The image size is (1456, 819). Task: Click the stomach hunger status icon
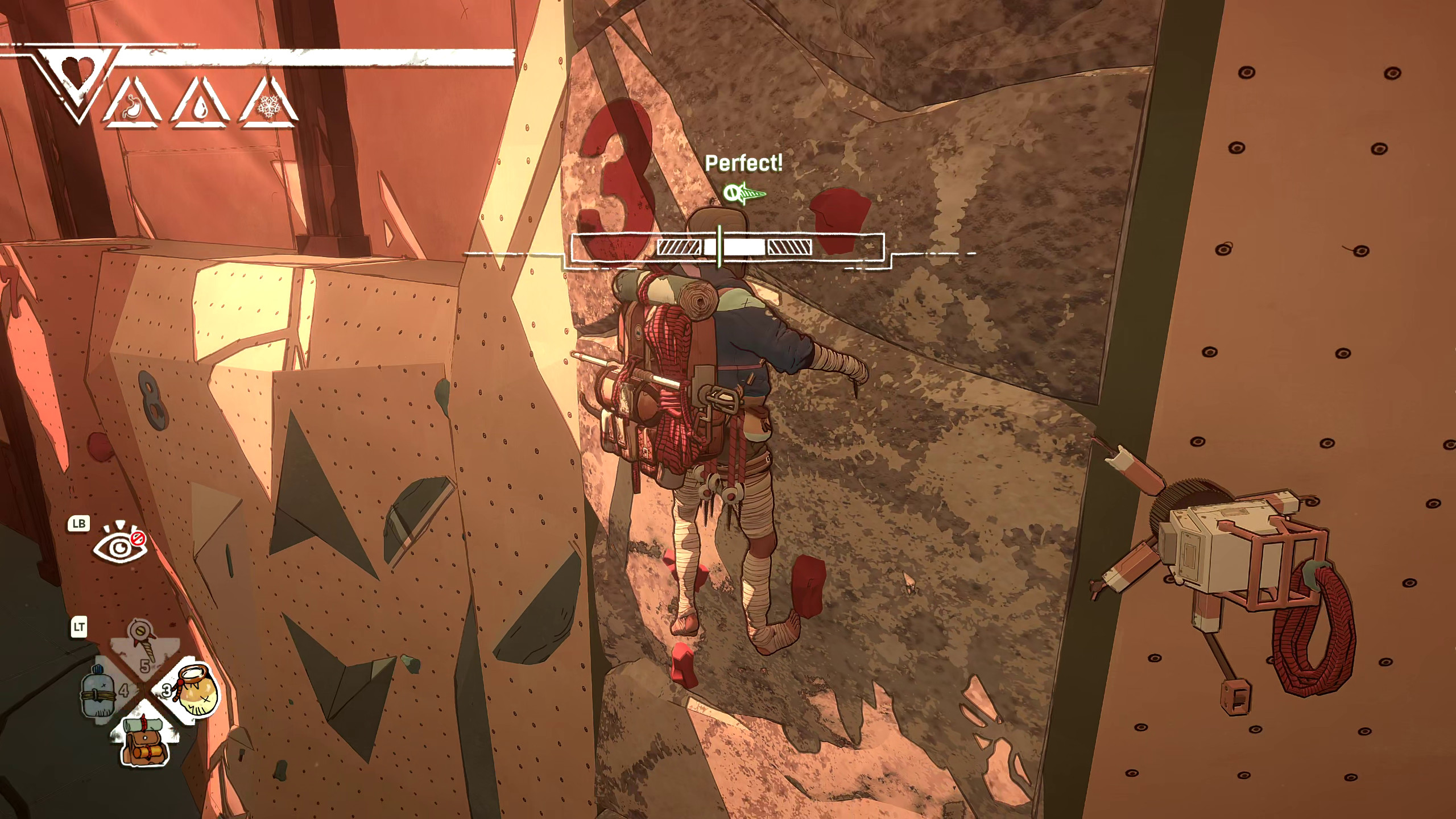[x=133, y=105]
